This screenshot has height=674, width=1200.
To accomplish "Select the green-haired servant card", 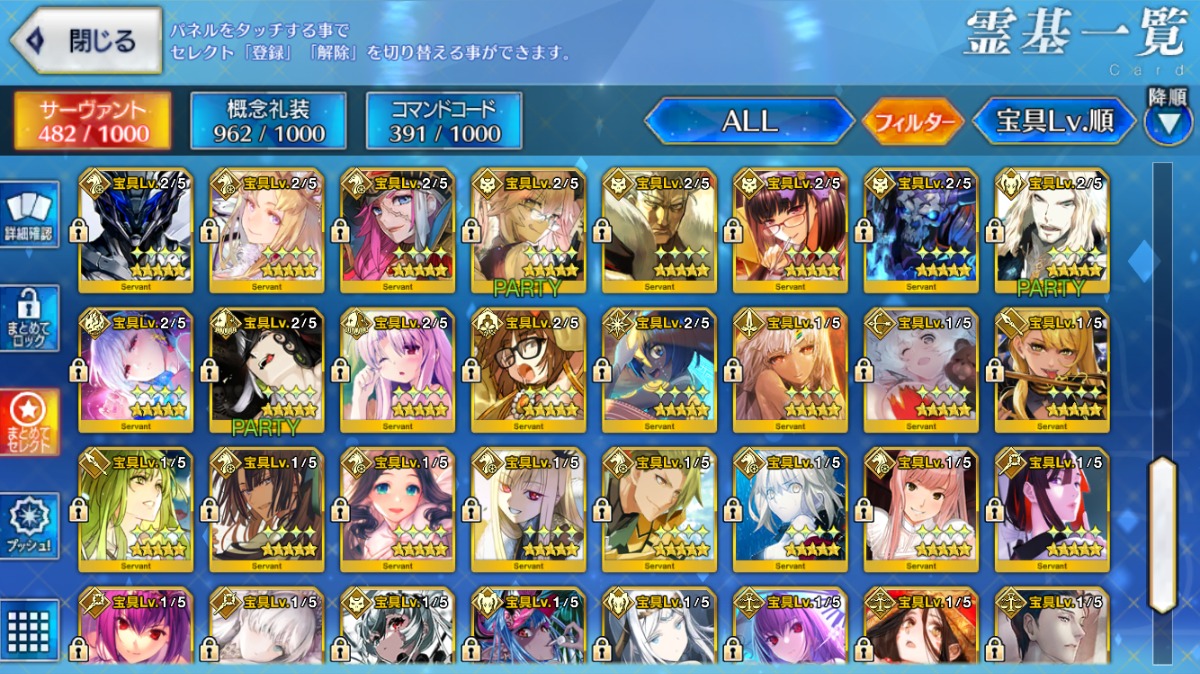I will point(135,510).
